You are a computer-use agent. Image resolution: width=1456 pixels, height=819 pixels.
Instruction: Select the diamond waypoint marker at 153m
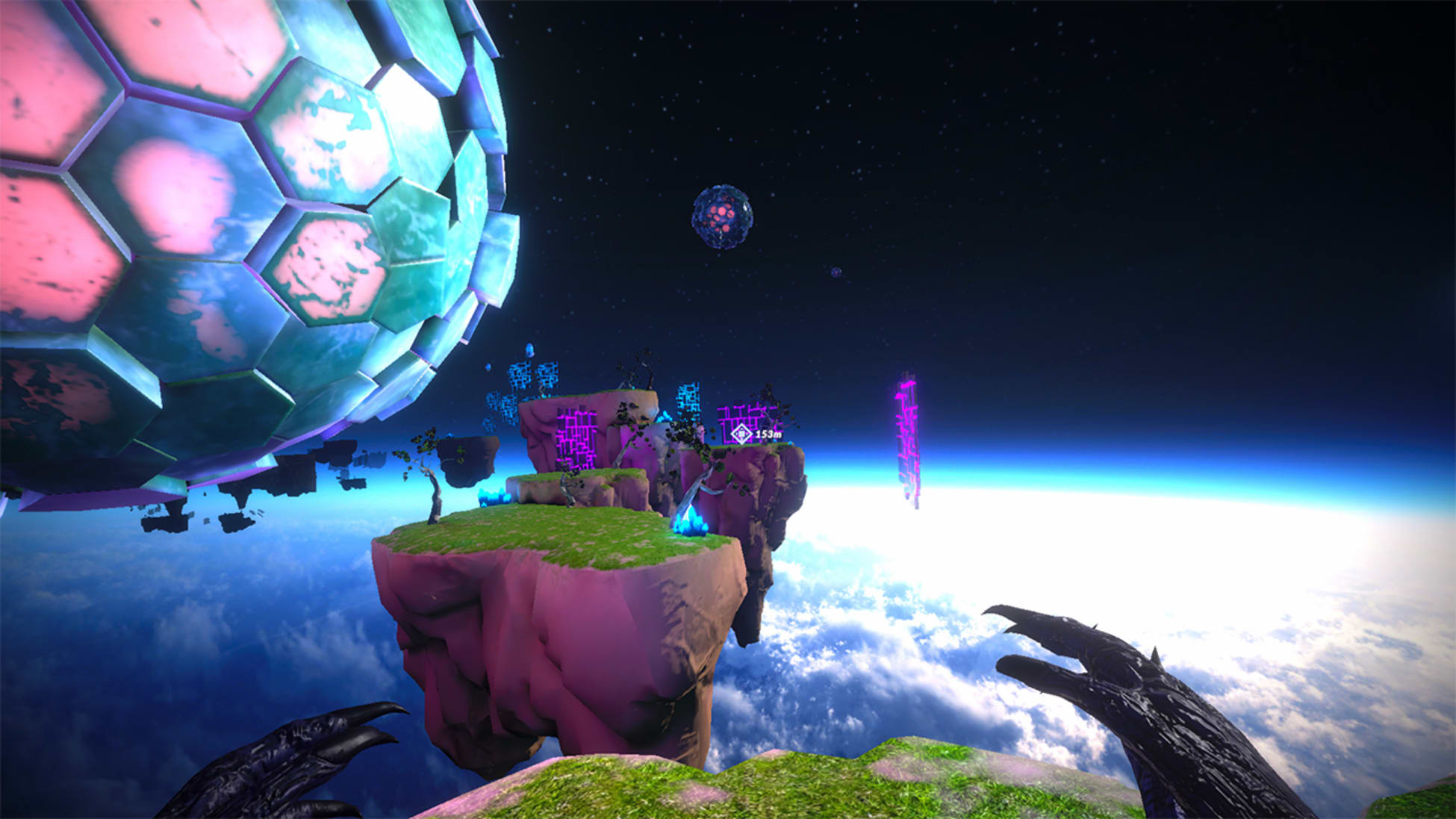[741, 433]
